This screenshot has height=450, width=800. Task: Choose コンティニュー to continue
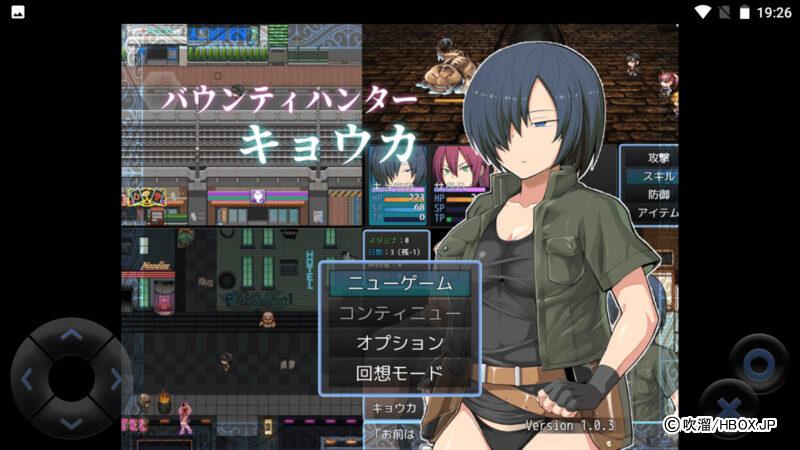click(399, 313)
